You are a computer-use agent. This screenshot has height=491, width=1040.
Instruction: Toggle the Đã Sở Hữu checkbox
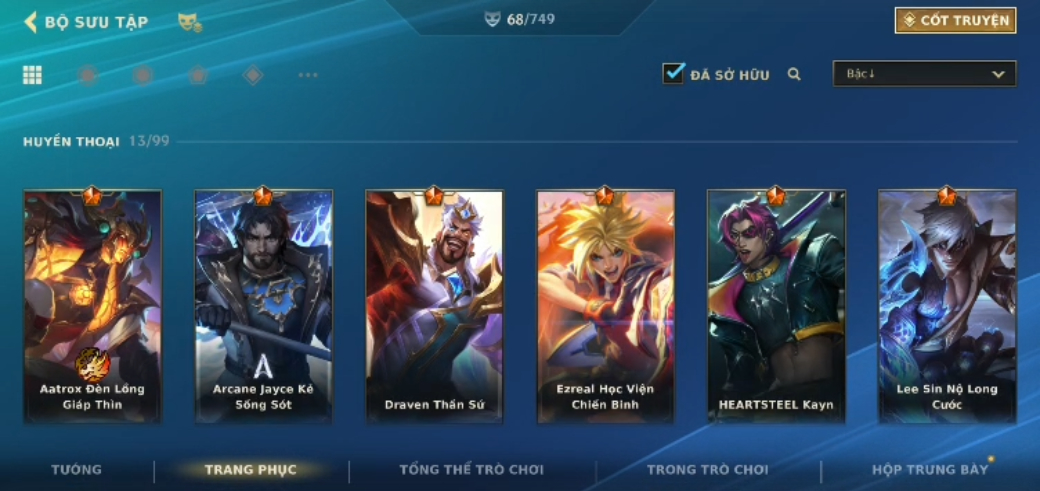click(x=673, y=74)
